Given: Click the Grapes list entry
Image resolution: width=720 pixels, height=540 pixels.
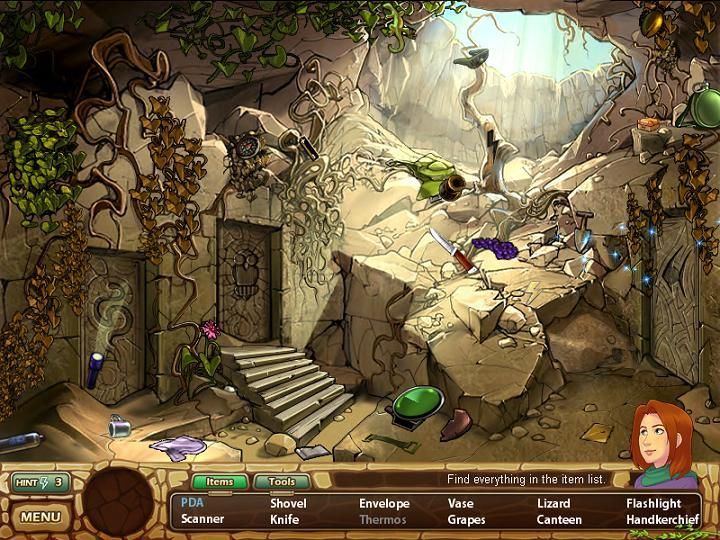Looking at the screenshot, I should point(466,520).
